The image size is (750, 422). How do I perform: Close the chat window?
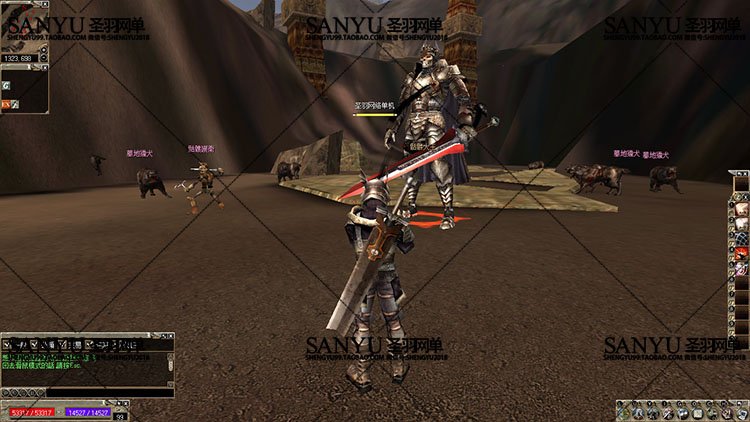[x=171, y=337]
